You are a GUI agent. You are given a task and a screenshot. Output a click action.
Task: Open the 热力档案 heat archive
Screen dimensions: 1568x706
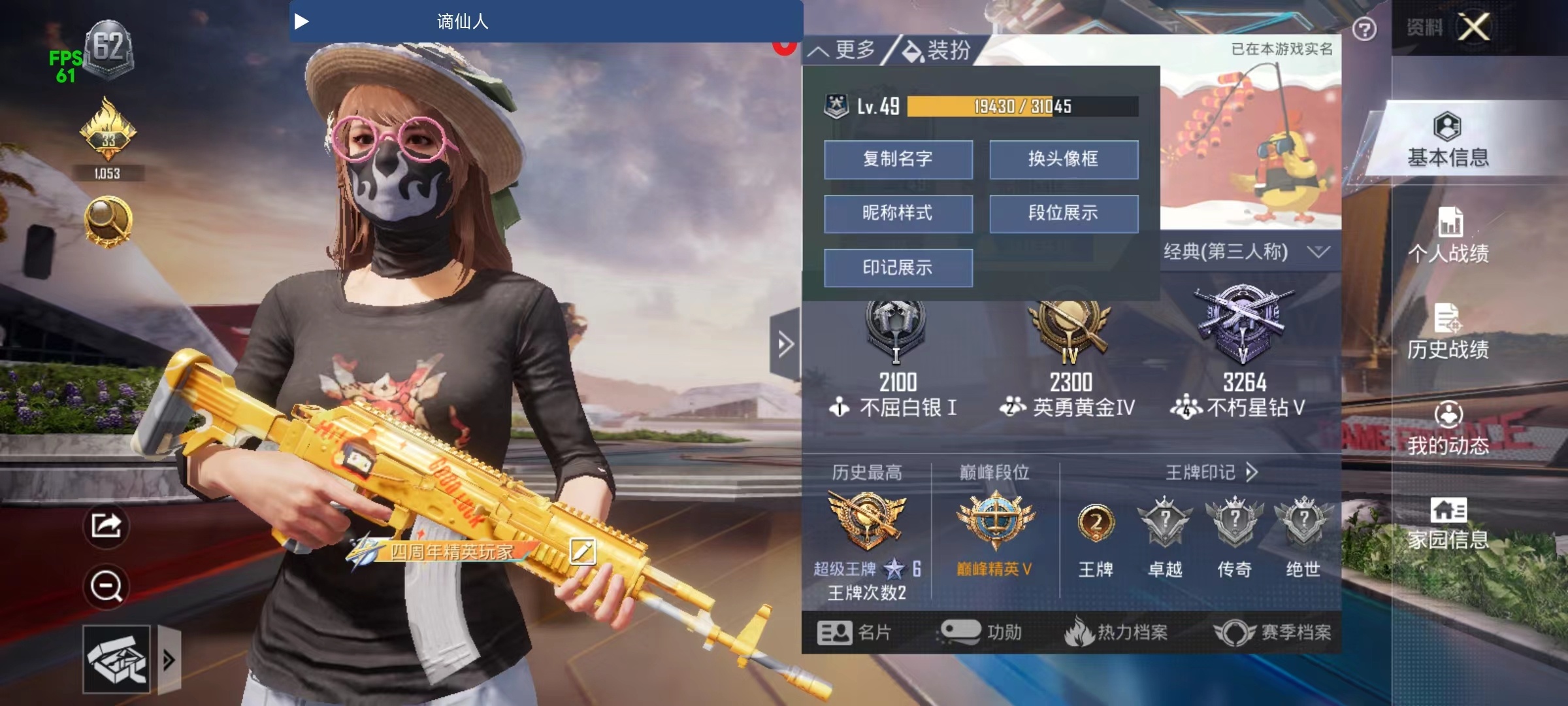[1116, 632]
